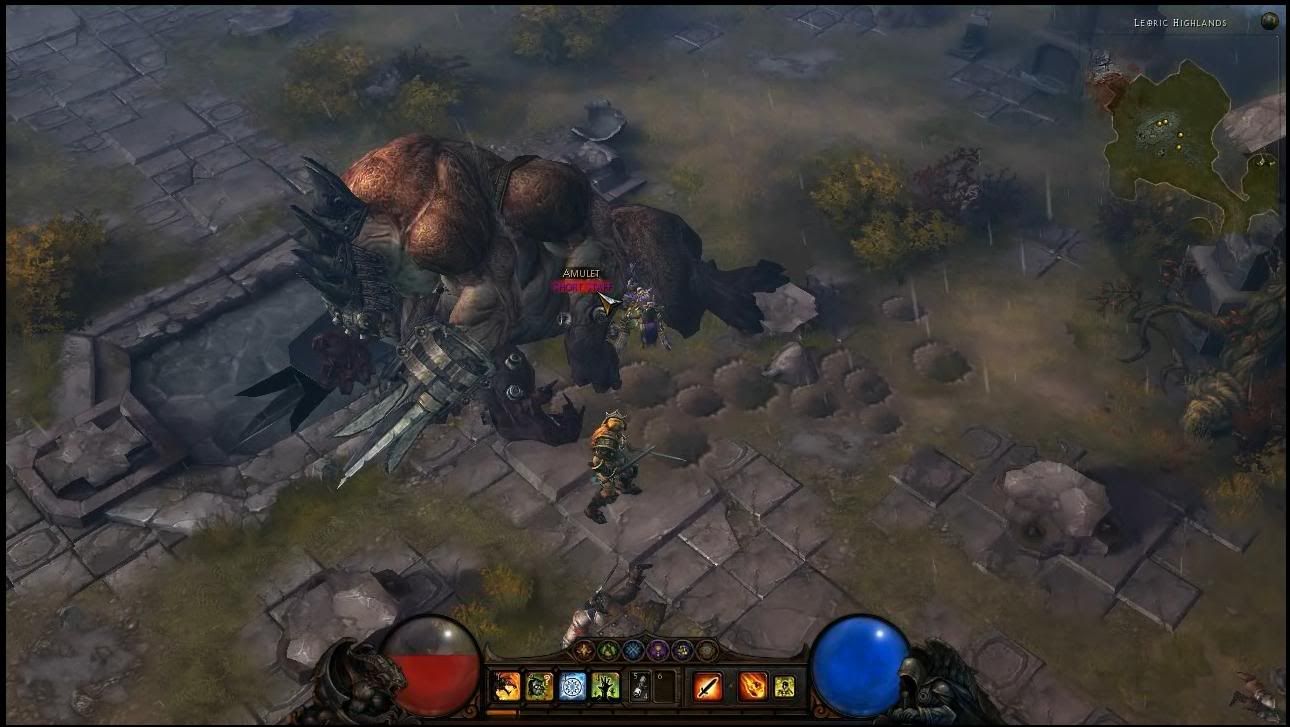Activate the flaming meteor skill
The height and width of the screenshot is (727, 1290).
tap(752, 686)
